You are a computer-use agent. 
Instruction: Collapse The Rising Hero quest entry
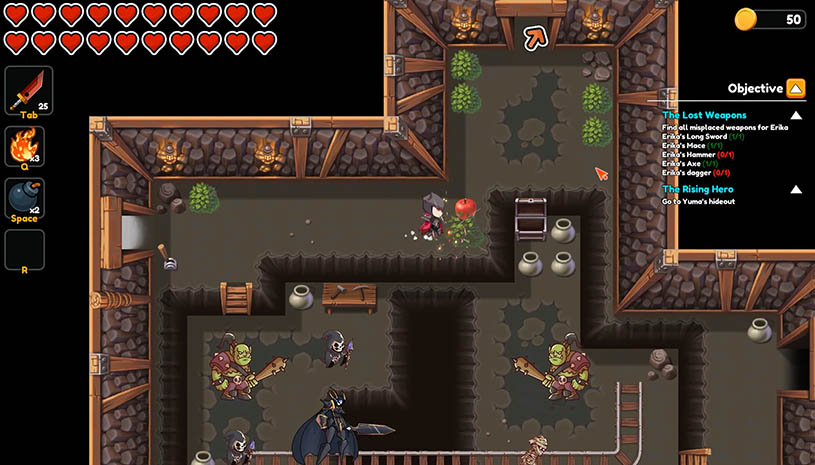tap(796, 189)
